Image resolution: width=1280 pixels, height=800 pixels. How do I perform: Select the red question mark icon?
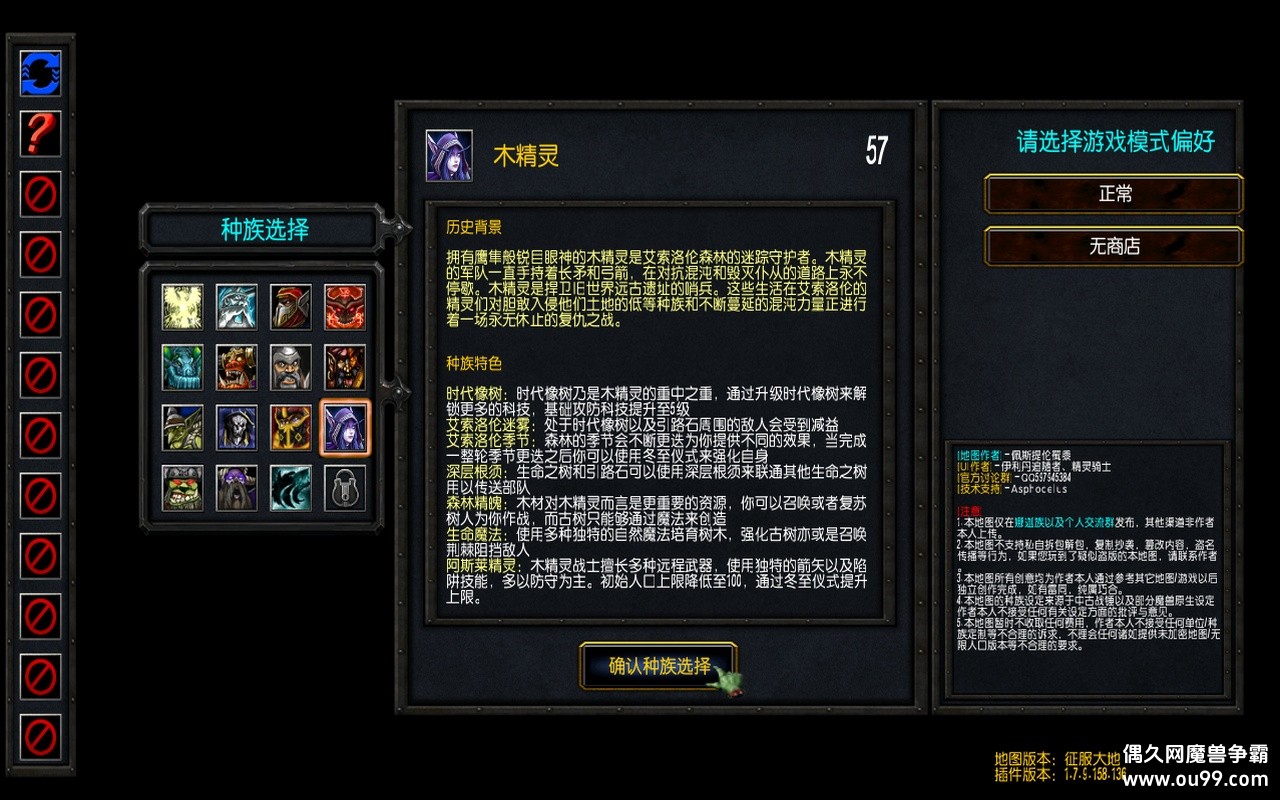(39, 133)
